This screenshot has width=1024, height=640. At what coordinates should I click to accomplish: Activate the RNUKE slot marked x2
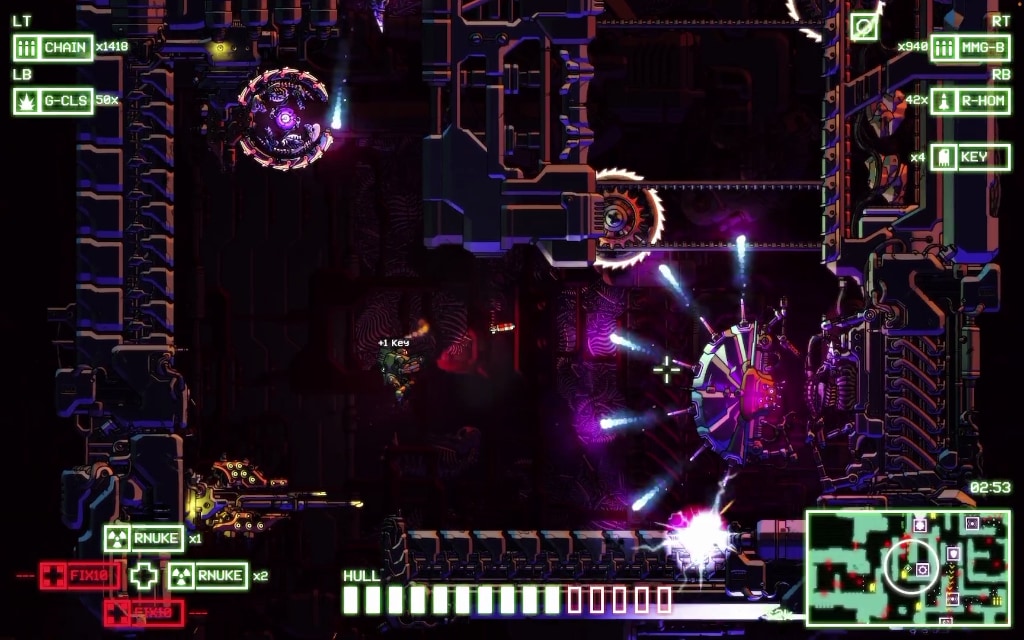[207, 575]
